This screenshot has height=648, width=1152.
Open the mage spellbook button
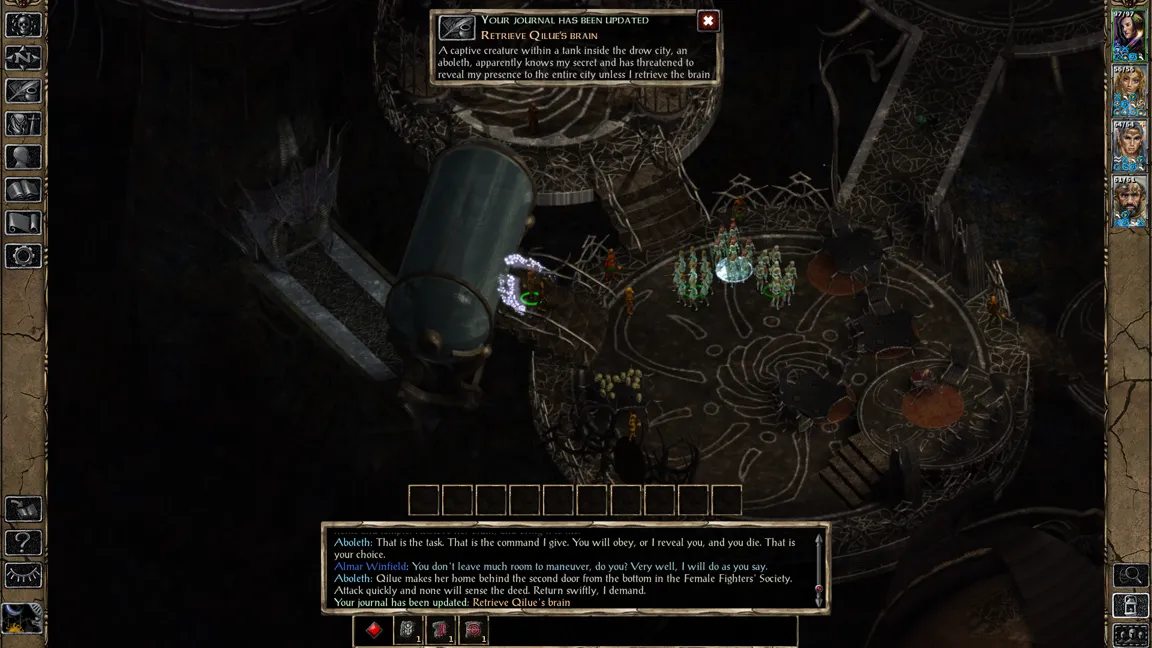23,190
